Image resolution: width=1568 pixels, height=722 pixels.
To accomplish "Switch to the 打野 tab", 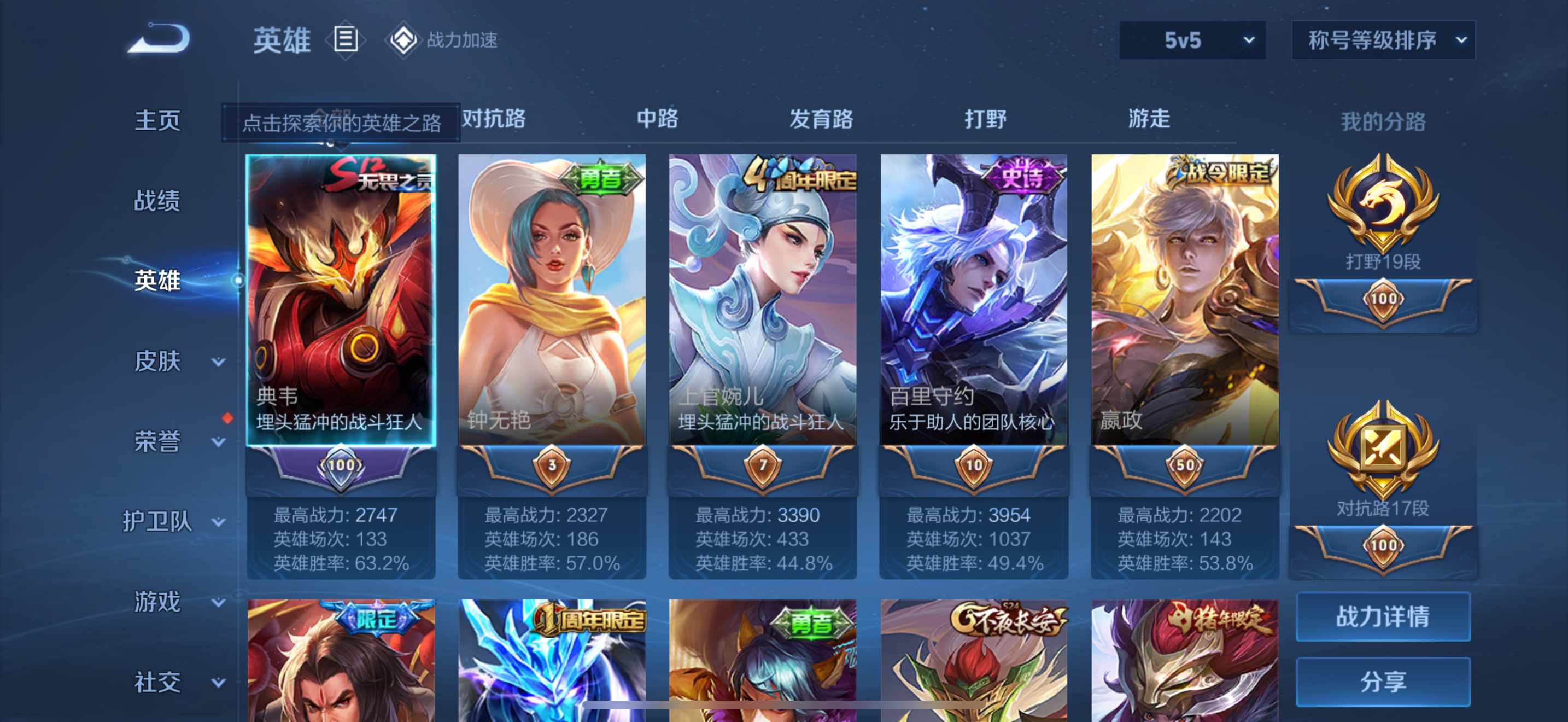I will [985, 119].
